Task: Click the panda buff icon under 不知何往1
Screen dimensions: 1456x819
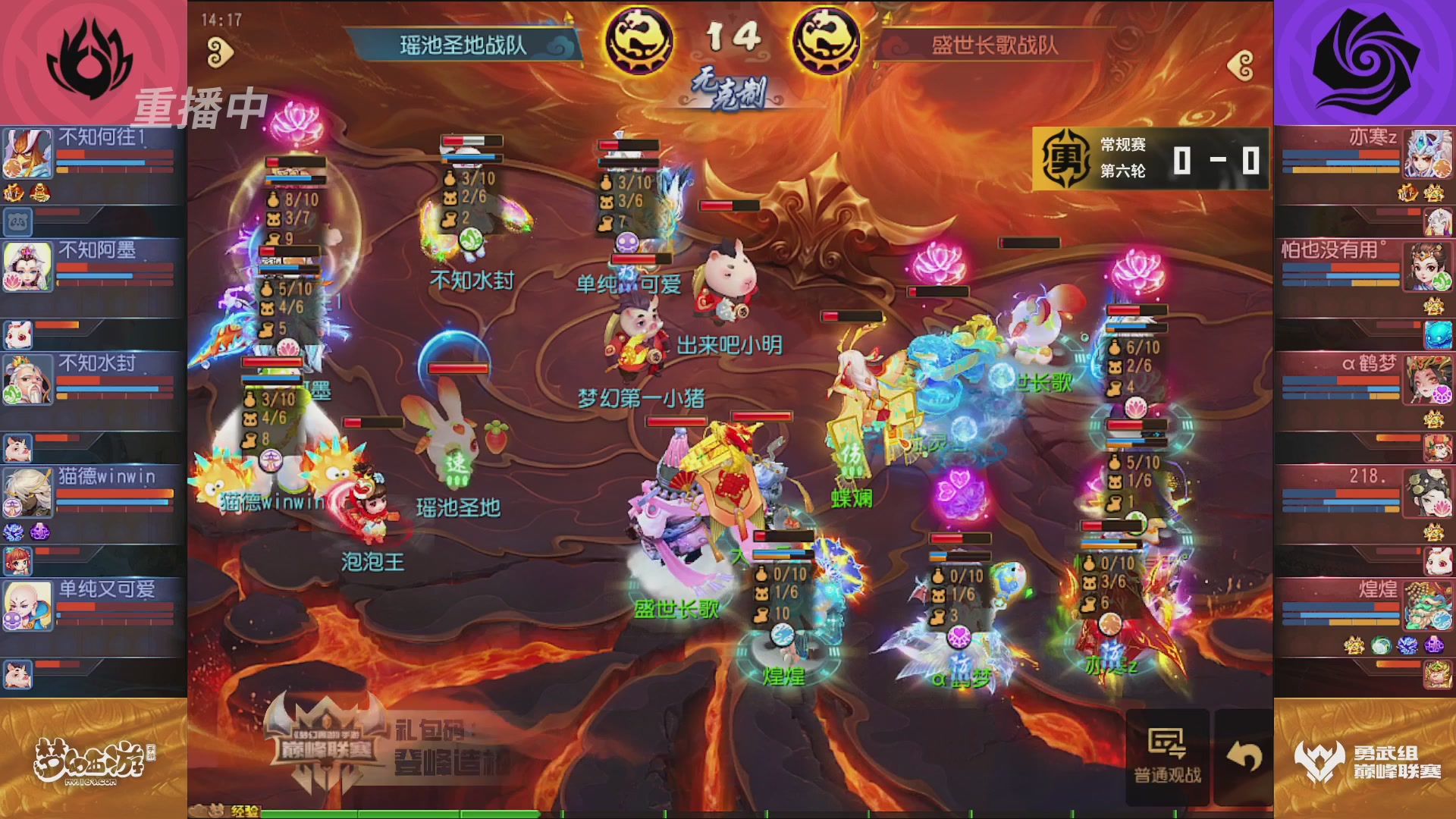Action: coord(18,222)
